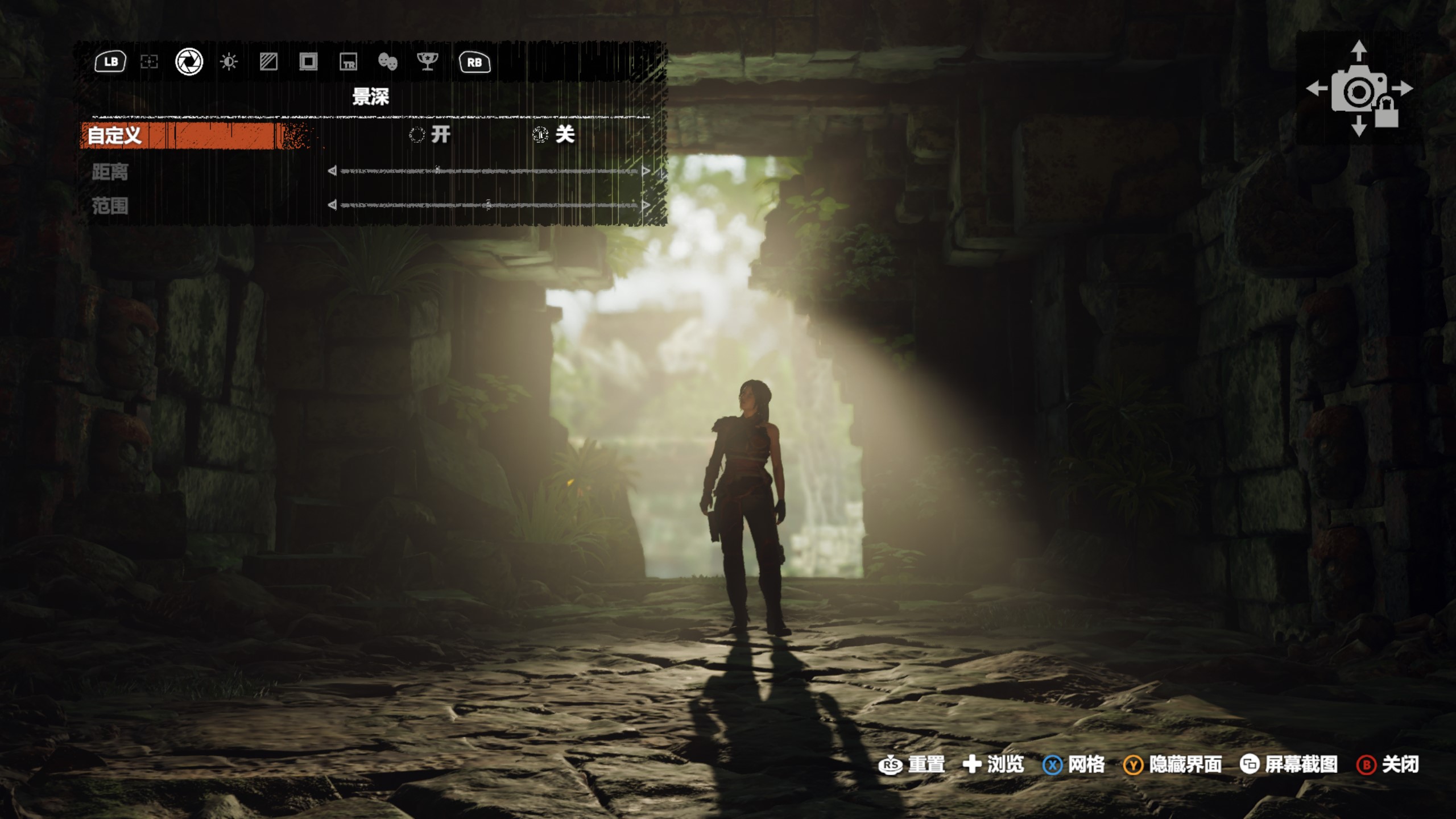Decrease 距离 with its left arrow
This screenshot has height=819, width=1456.
tap(332, 171)
